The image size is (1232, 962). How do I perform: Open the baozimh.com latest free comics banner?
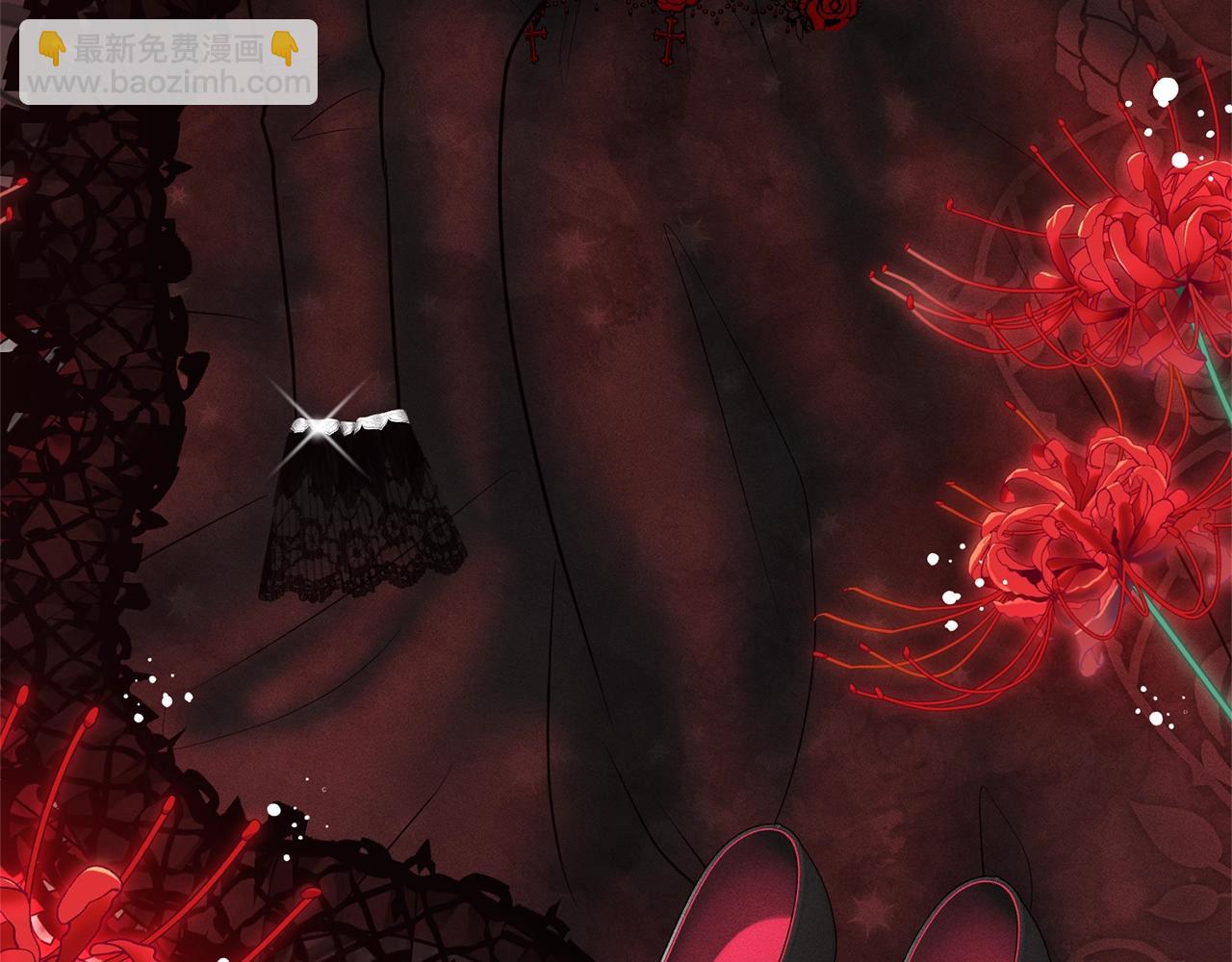click(168, 63)
